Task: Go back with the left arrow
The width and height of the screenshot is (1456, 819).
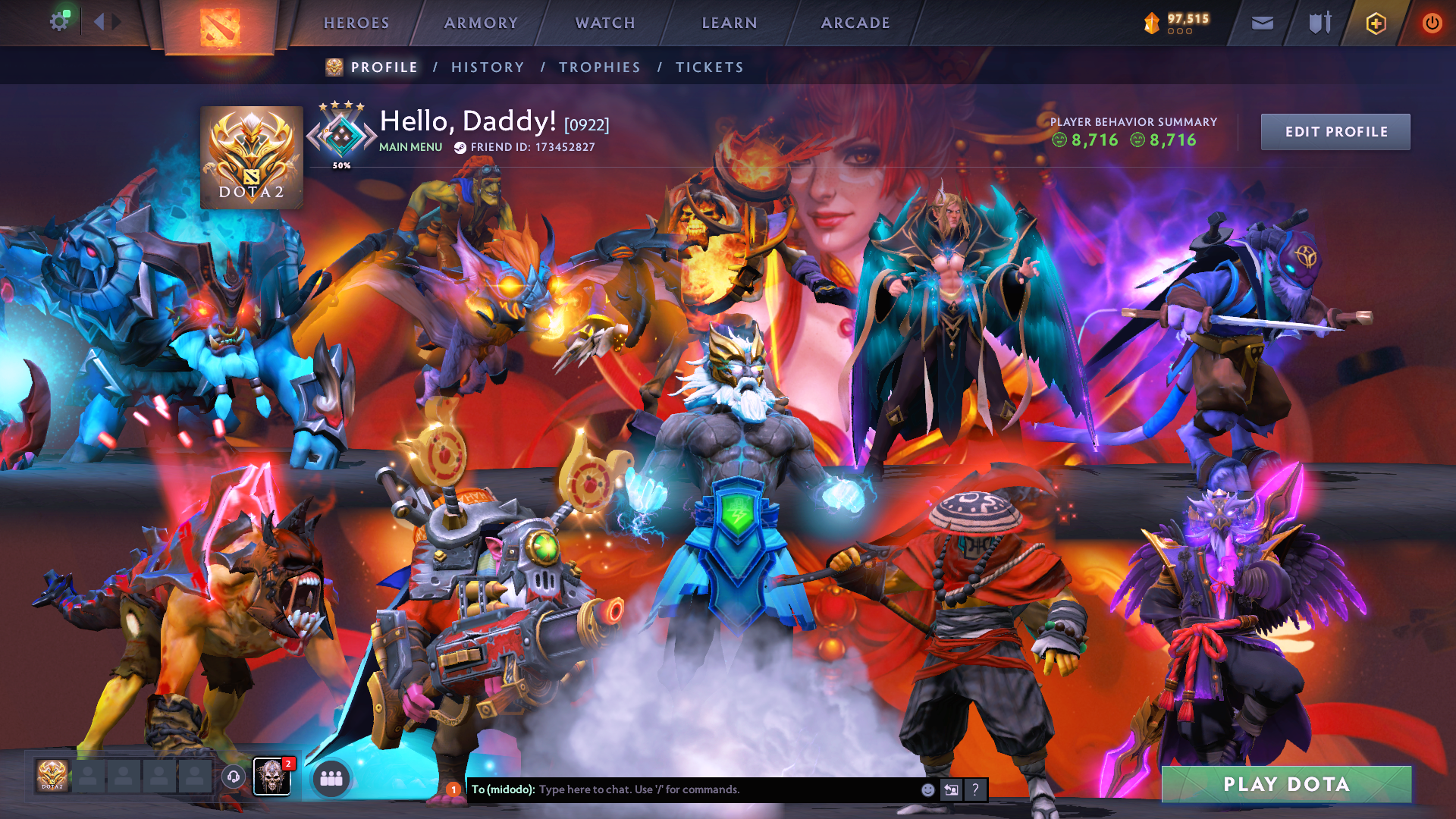Action: (x=99, y=22)
